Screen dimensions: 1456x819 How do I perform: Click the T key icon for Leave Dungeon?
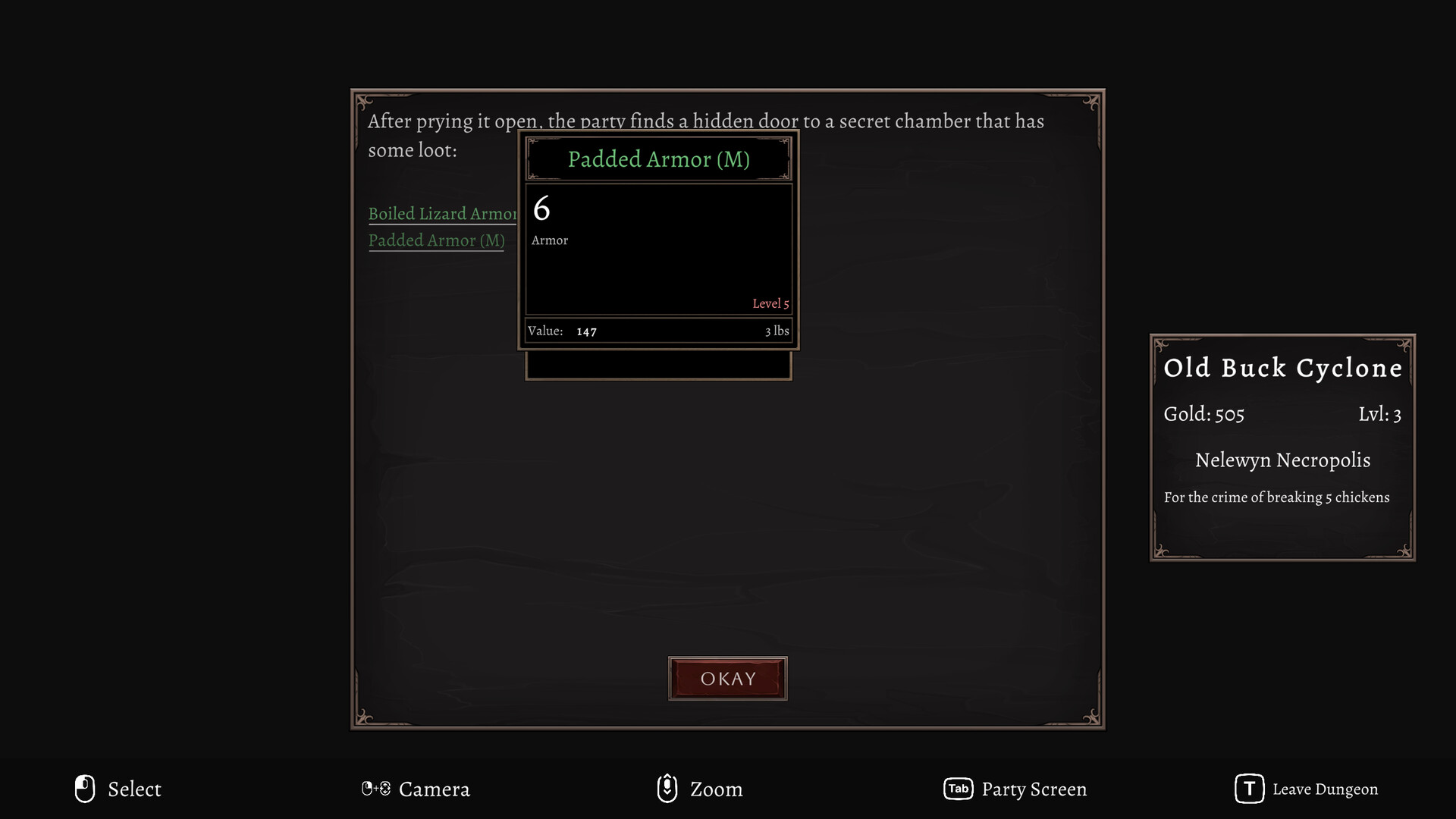coord(1248,789)
